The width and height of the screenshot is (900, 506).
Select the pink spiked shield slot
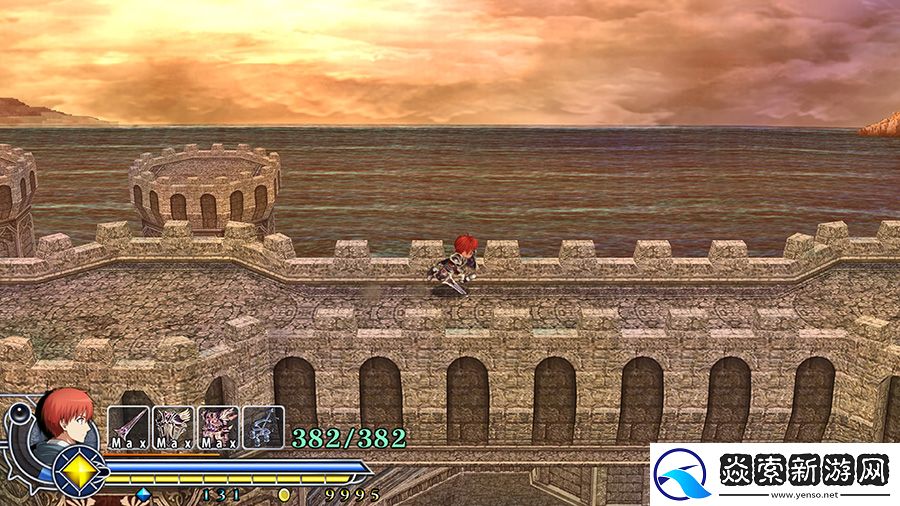point(218,426)
